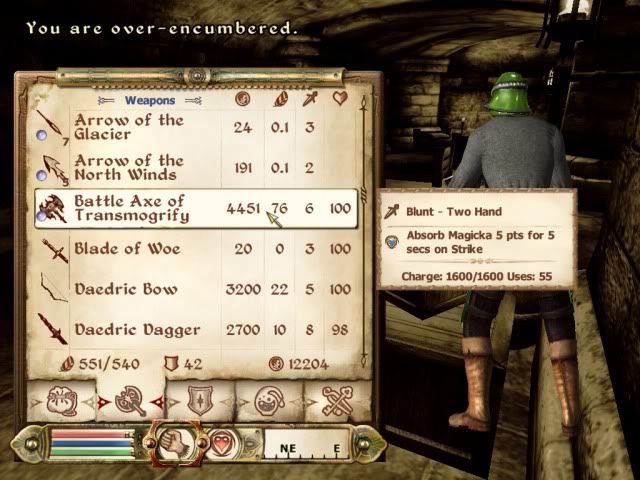This screenshot has width=640, height=480.
Task: Select the Arrow of the Glacier row
Action: [130, 128]
